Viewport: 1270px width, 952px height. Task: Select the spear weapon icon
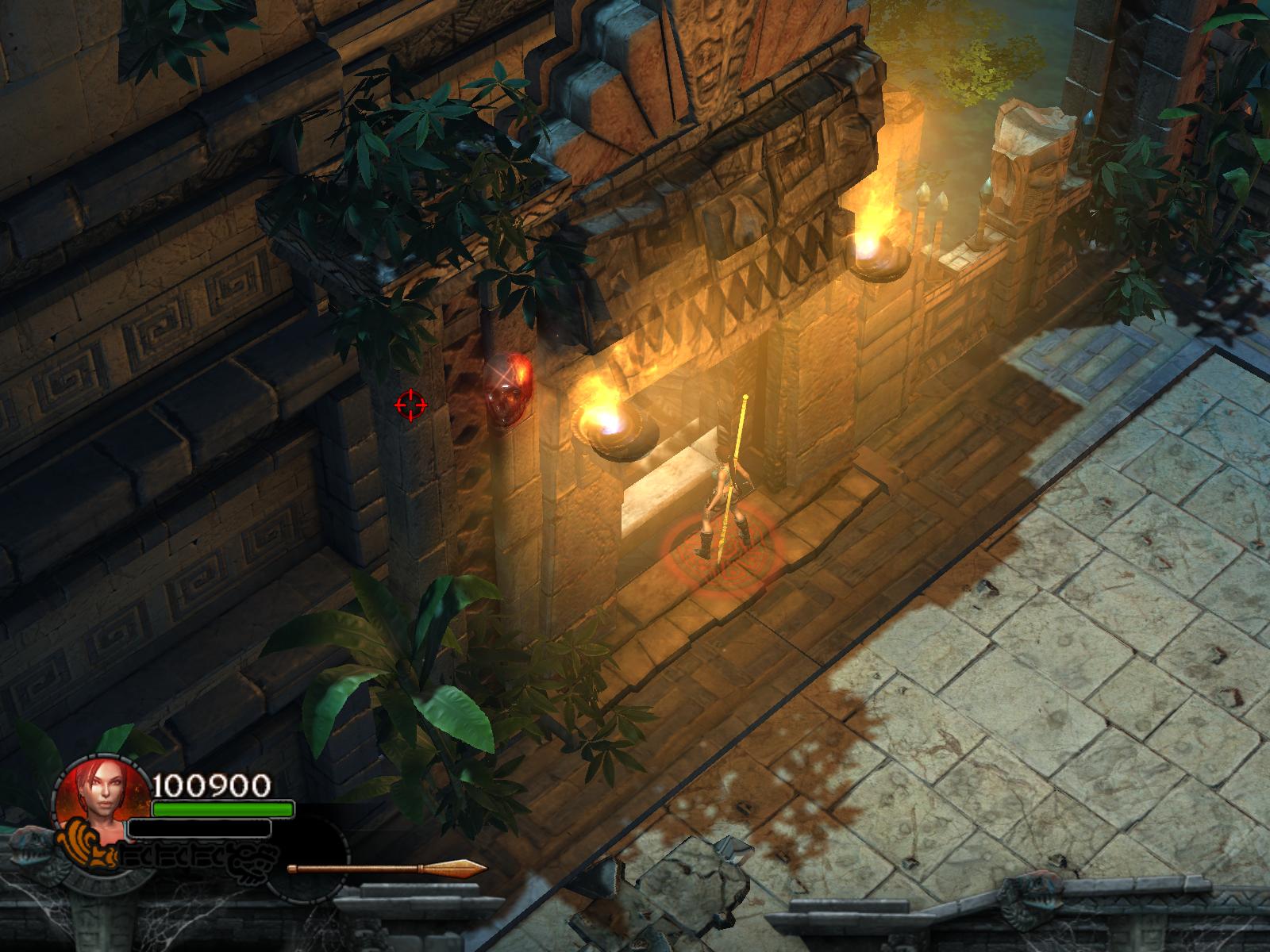387,867
